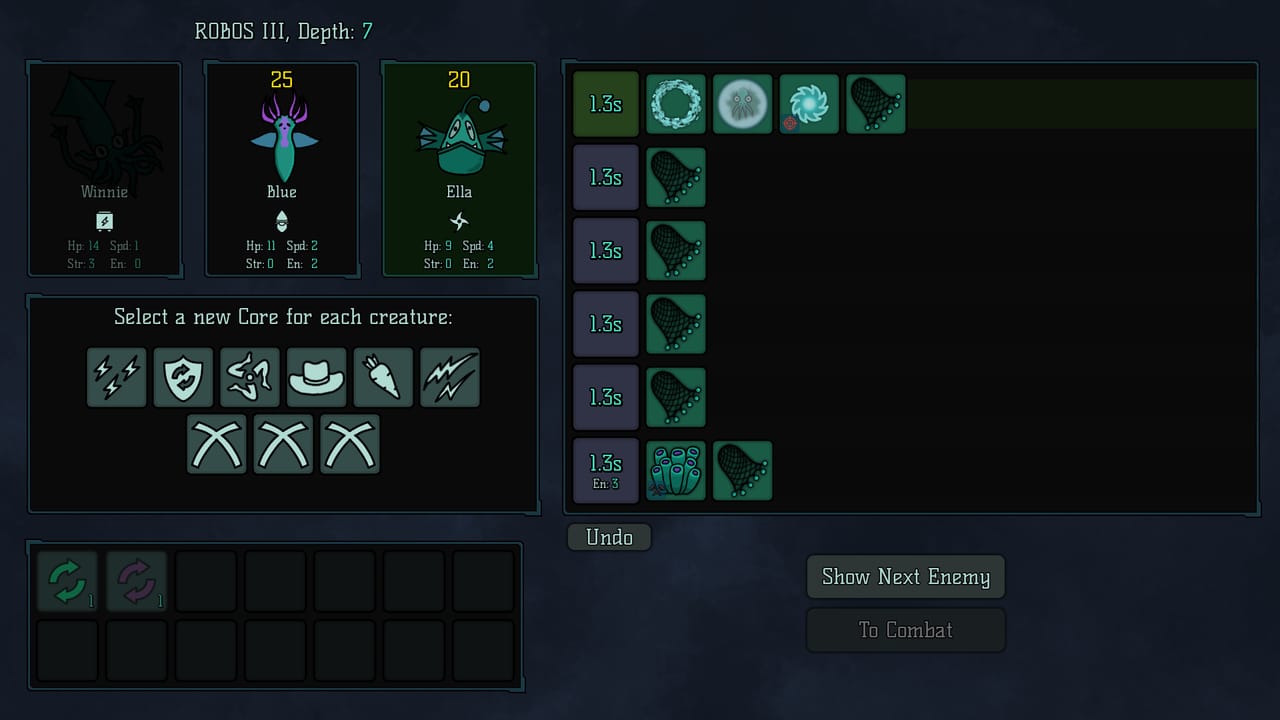The image size is (1280, 720).
Task: Pick the middle crossed-swords X Core
Action: click(x=283, y=444)
